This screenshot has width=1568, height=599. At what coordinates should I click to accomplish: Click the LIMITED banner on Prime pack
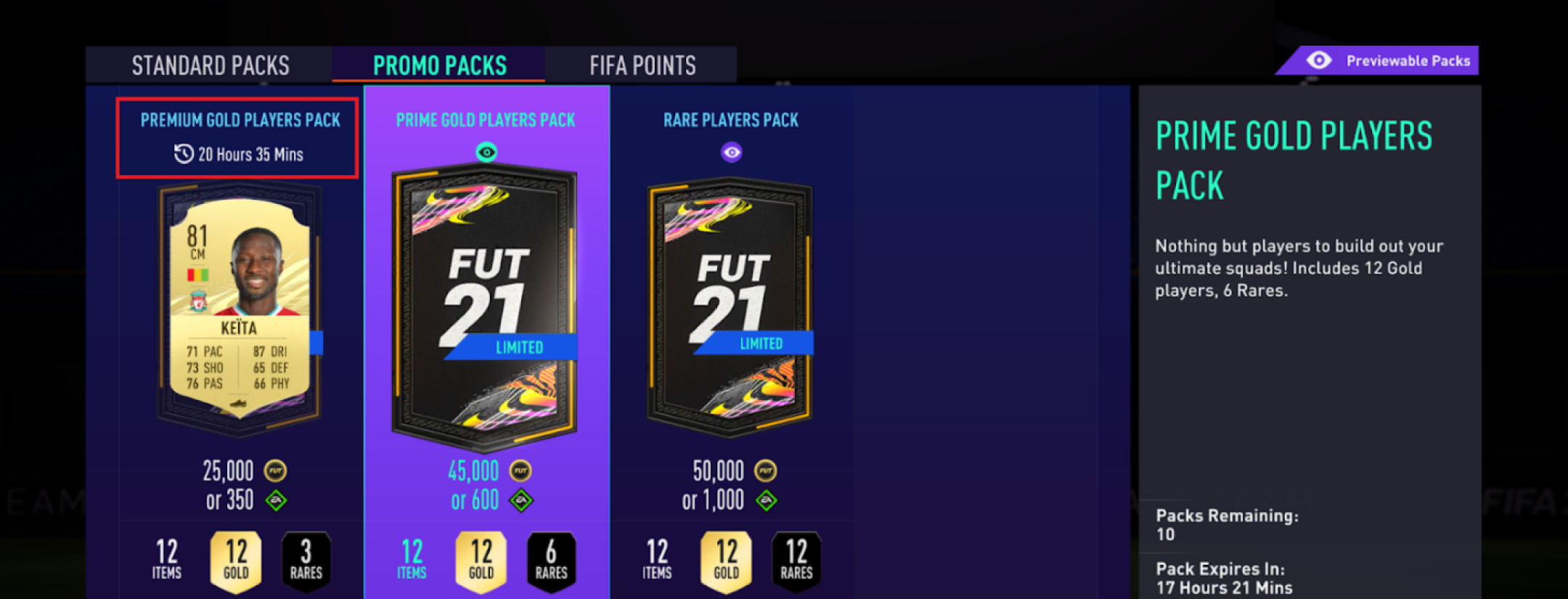point(517,348)
